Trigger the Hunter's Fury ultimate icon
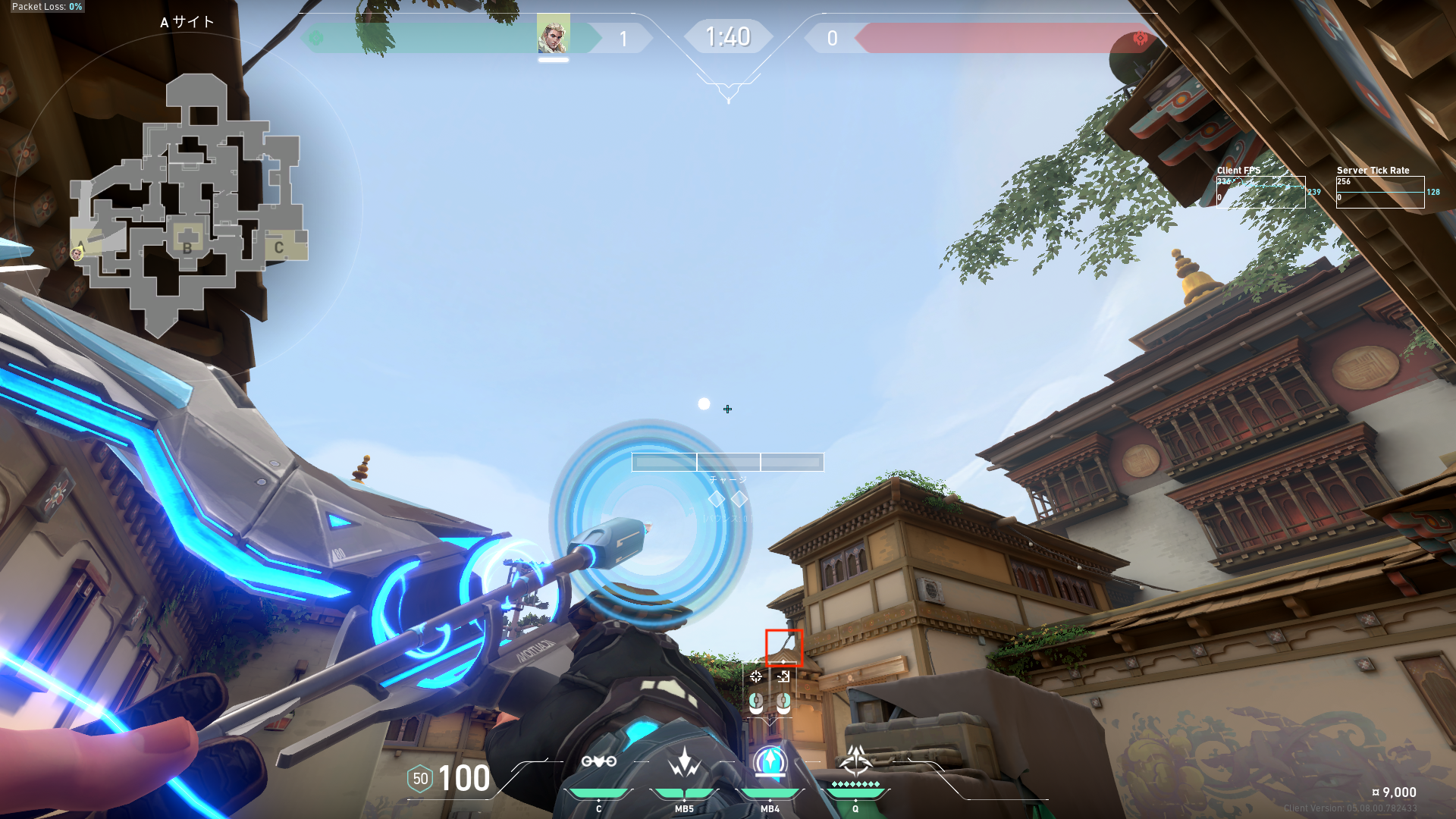 coord(855,760)
